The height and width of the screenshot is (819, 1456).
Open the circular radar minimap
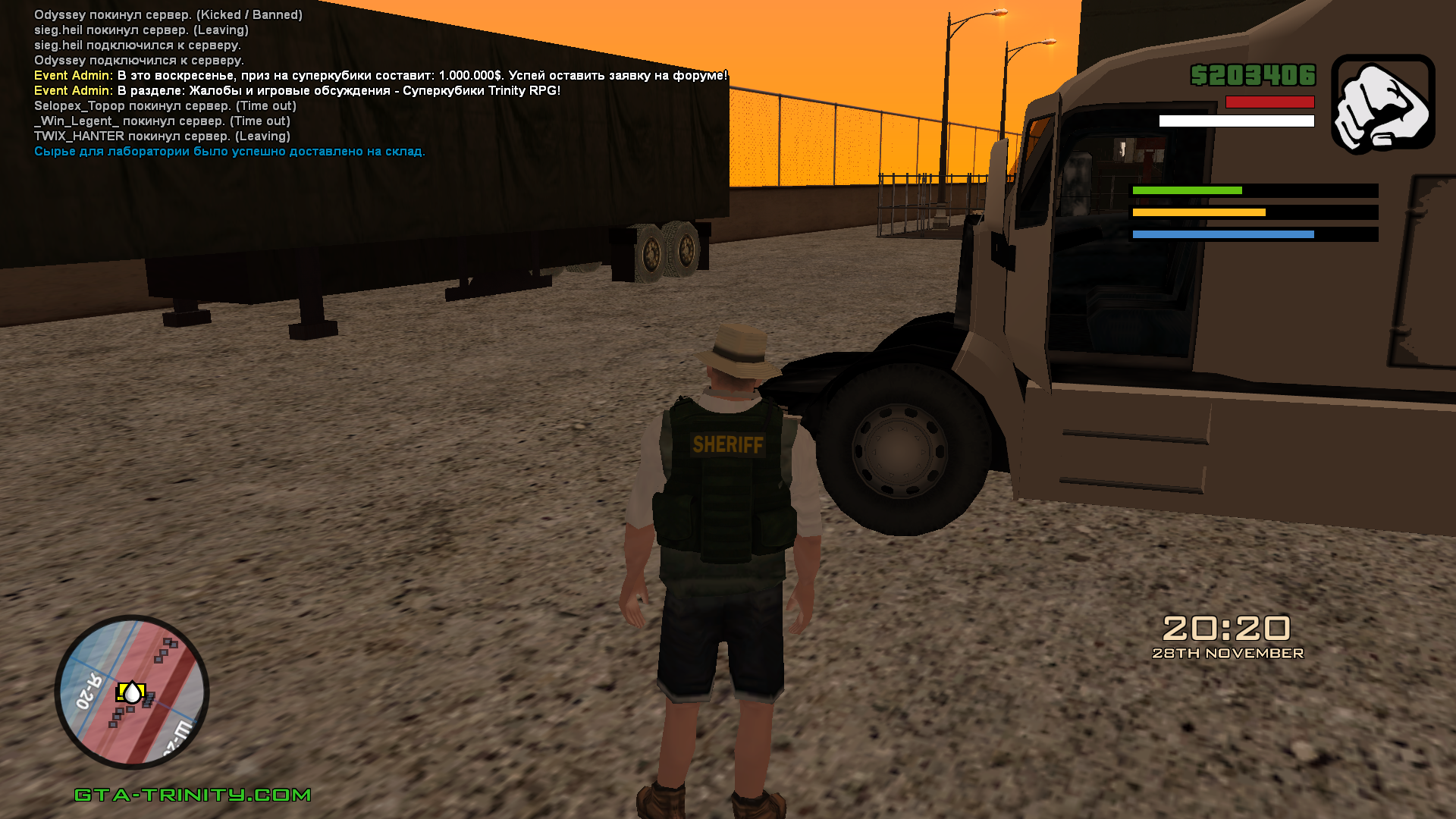tap(132, 692)
